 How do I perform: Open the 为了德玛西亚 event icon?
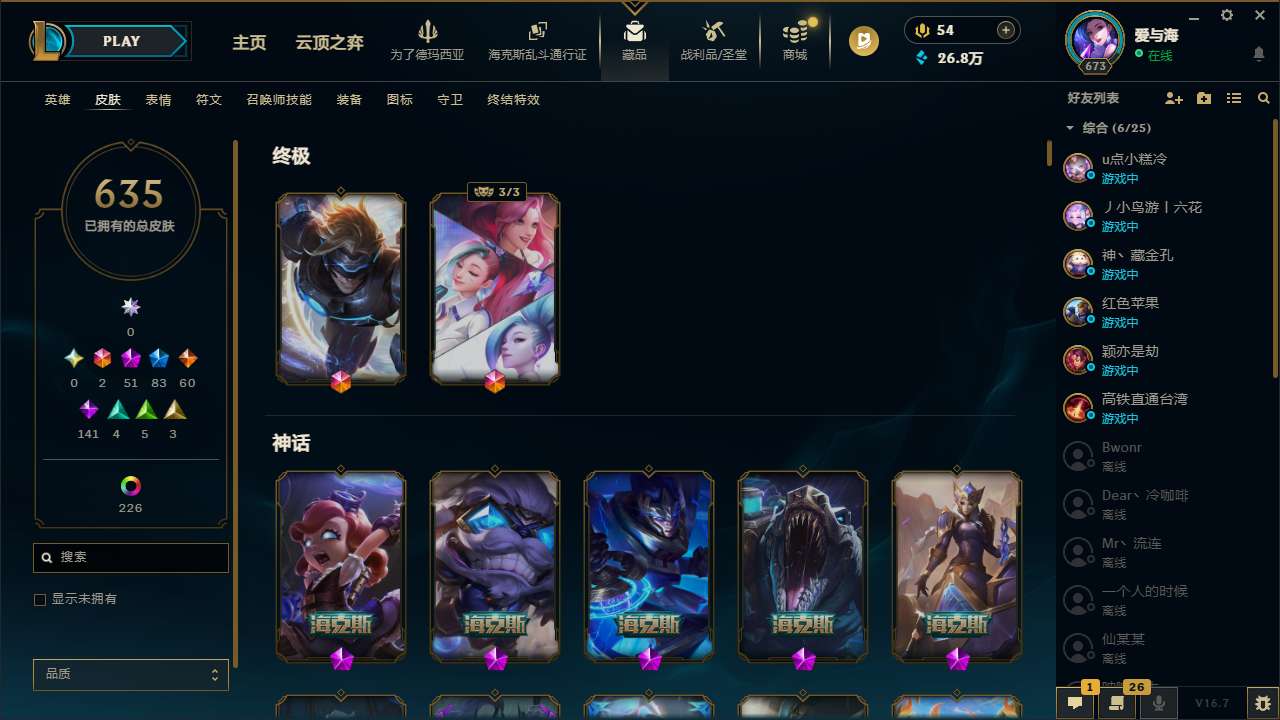click(x=428, y=33)
